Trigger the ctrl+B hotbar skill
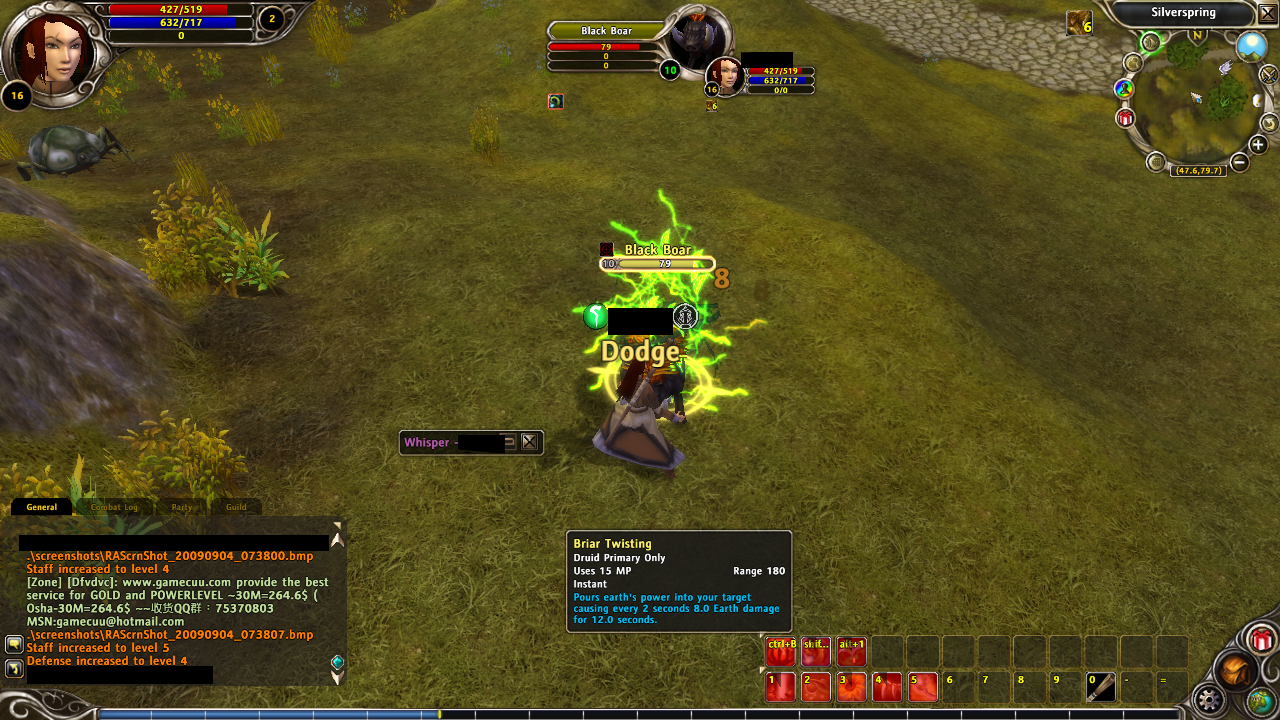This screenshot has height=720, width=1280. point(780,651)
